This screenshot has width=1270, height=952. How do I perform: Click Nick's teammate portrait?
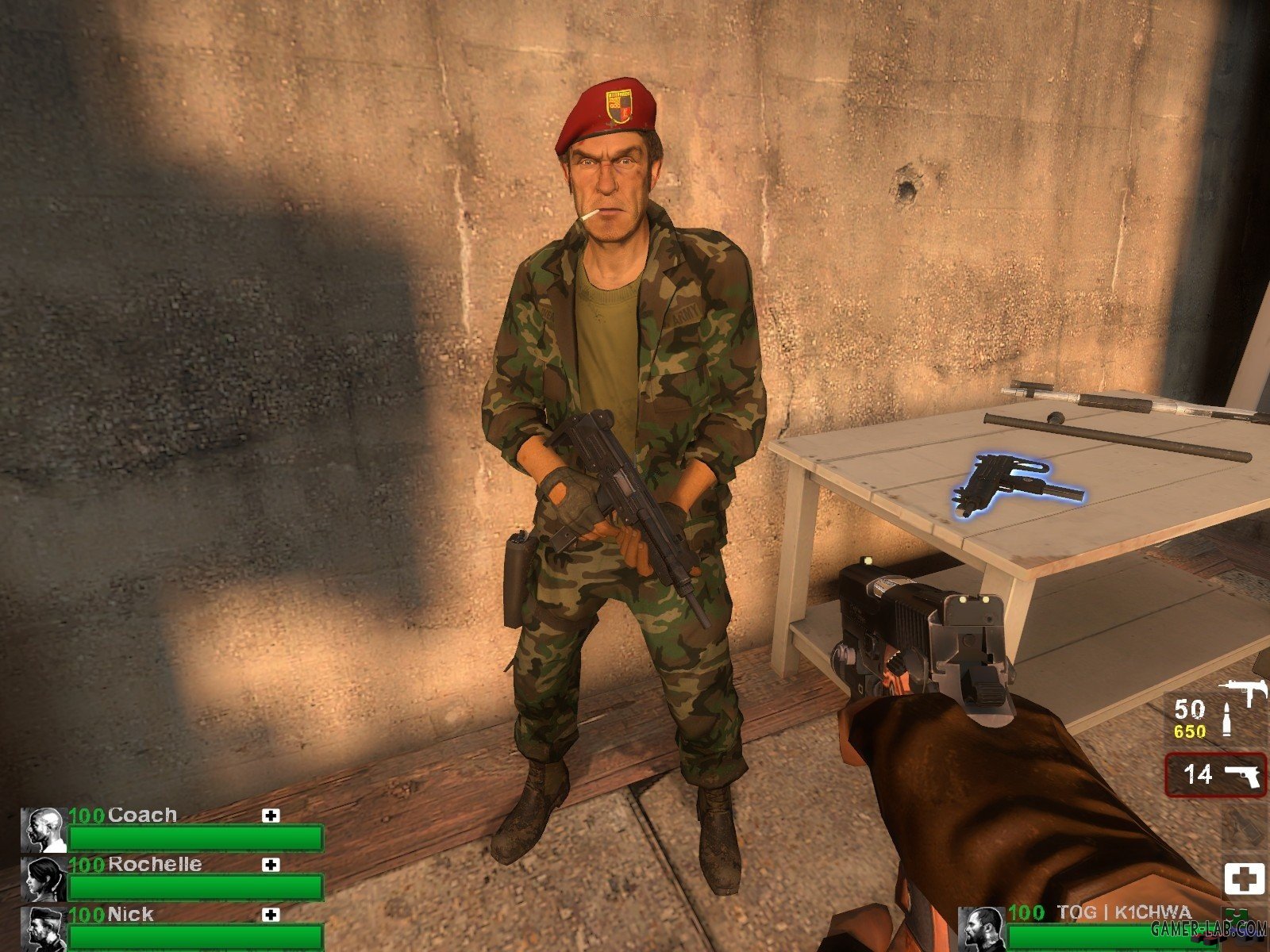point(43,927)
